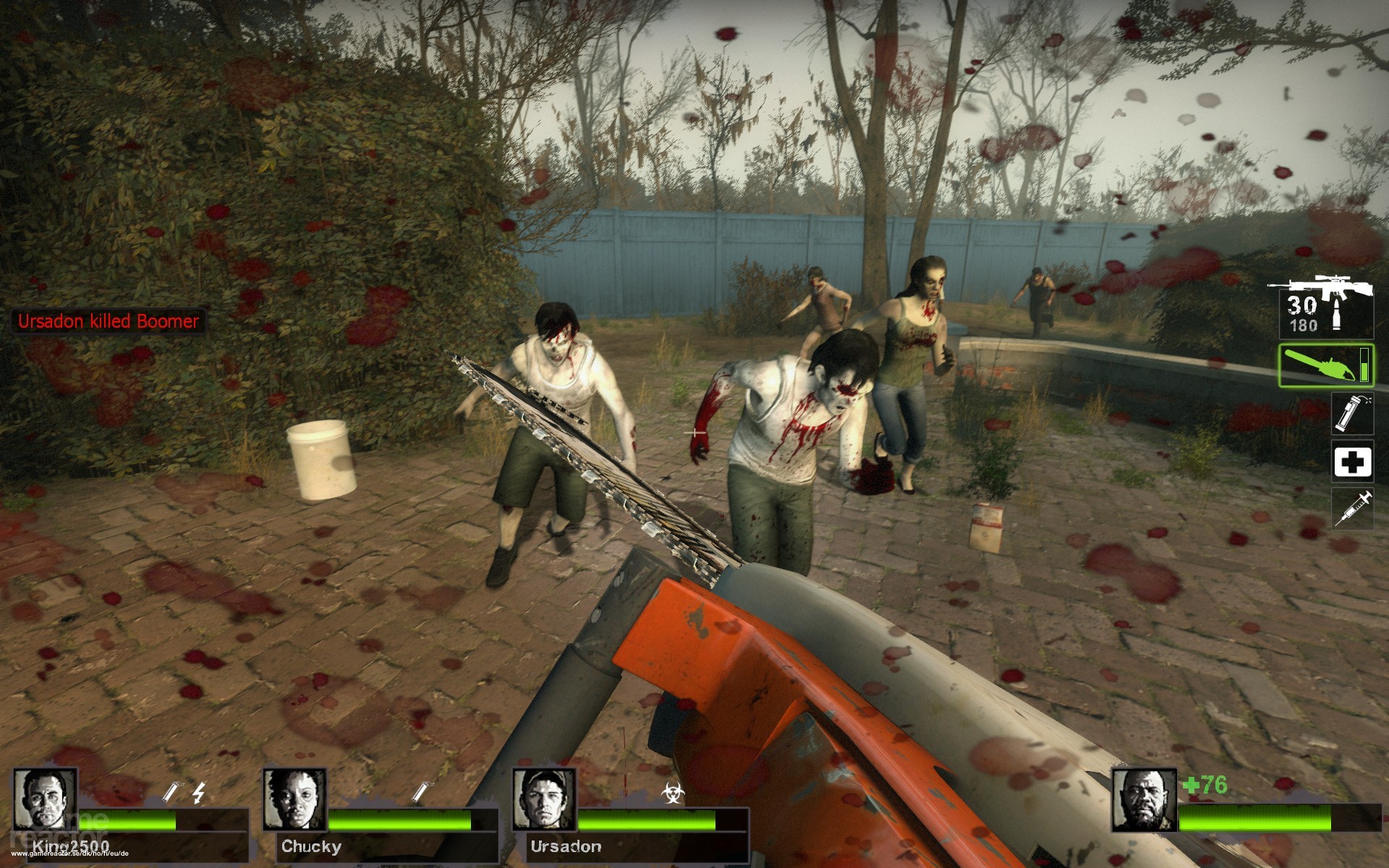Click Chucky's teammate portrait
Screen dimensions: 1389x868
pos(294,799)
